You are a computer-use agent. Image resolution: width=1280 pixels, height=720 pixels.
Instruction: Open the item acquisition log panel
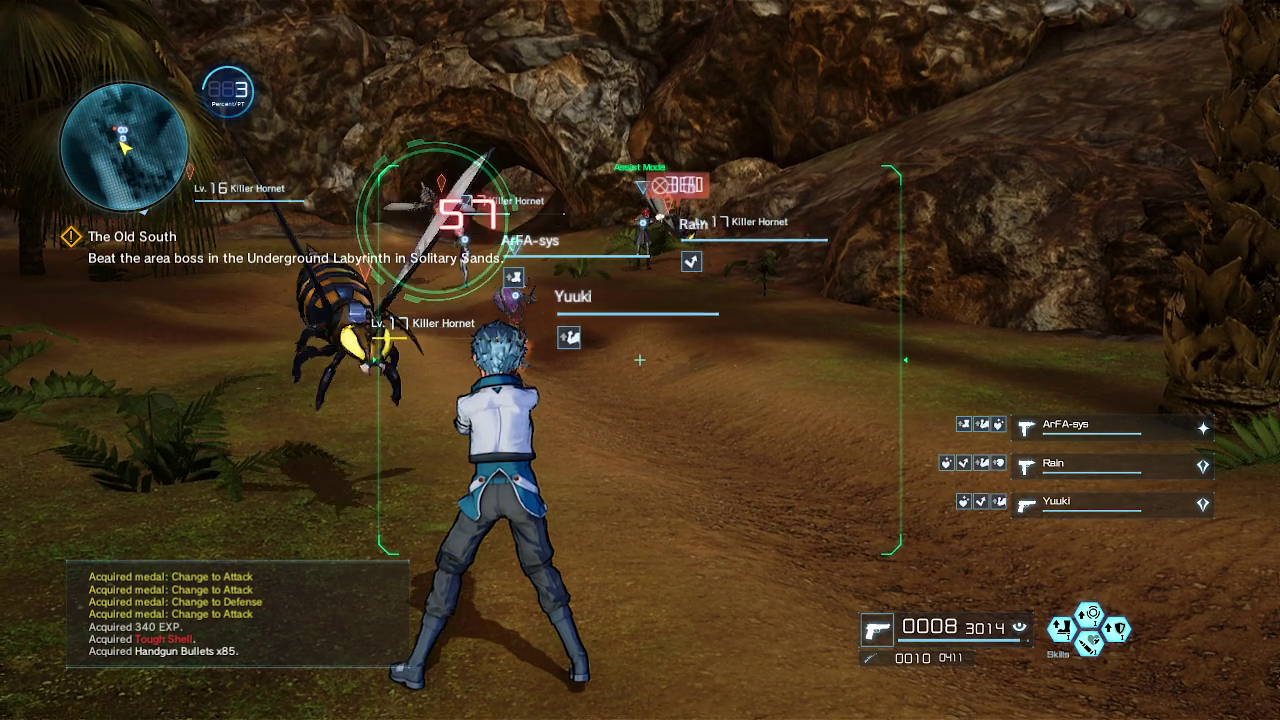tap(237, 614)
